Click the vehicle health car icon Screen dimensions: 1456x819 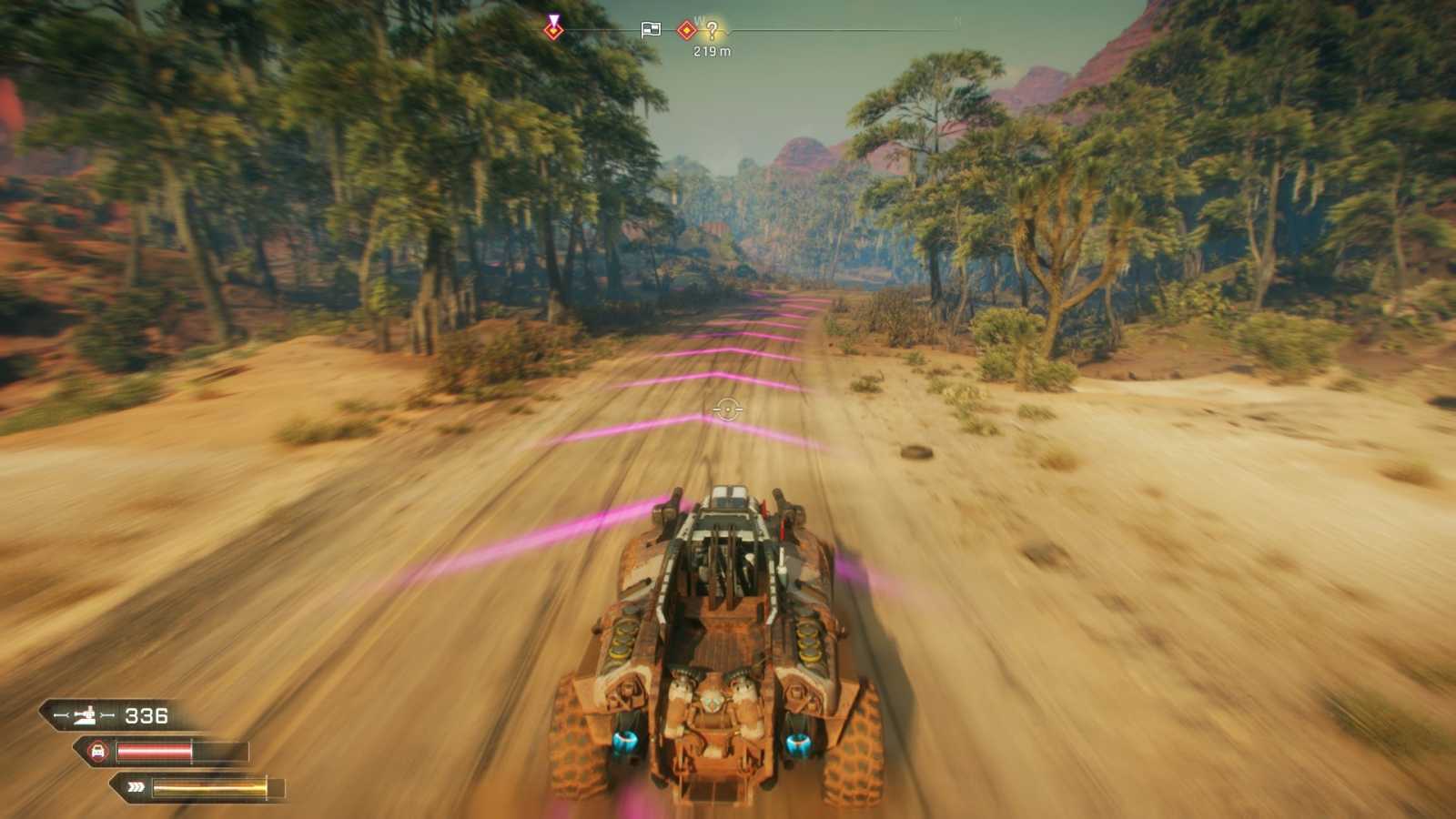[98, 752]
